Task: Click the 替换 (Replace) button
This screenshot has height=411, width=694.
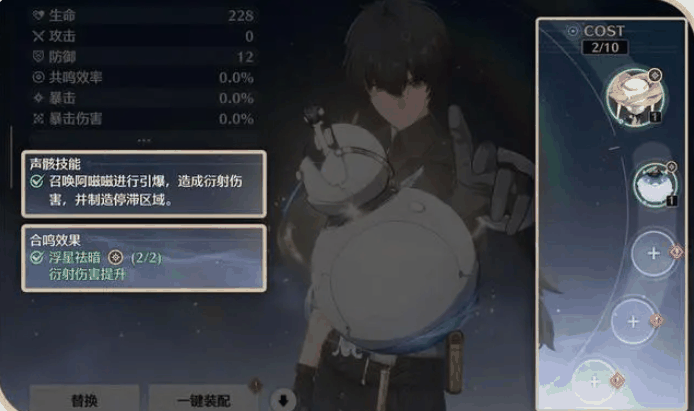Action: [83, 399]
